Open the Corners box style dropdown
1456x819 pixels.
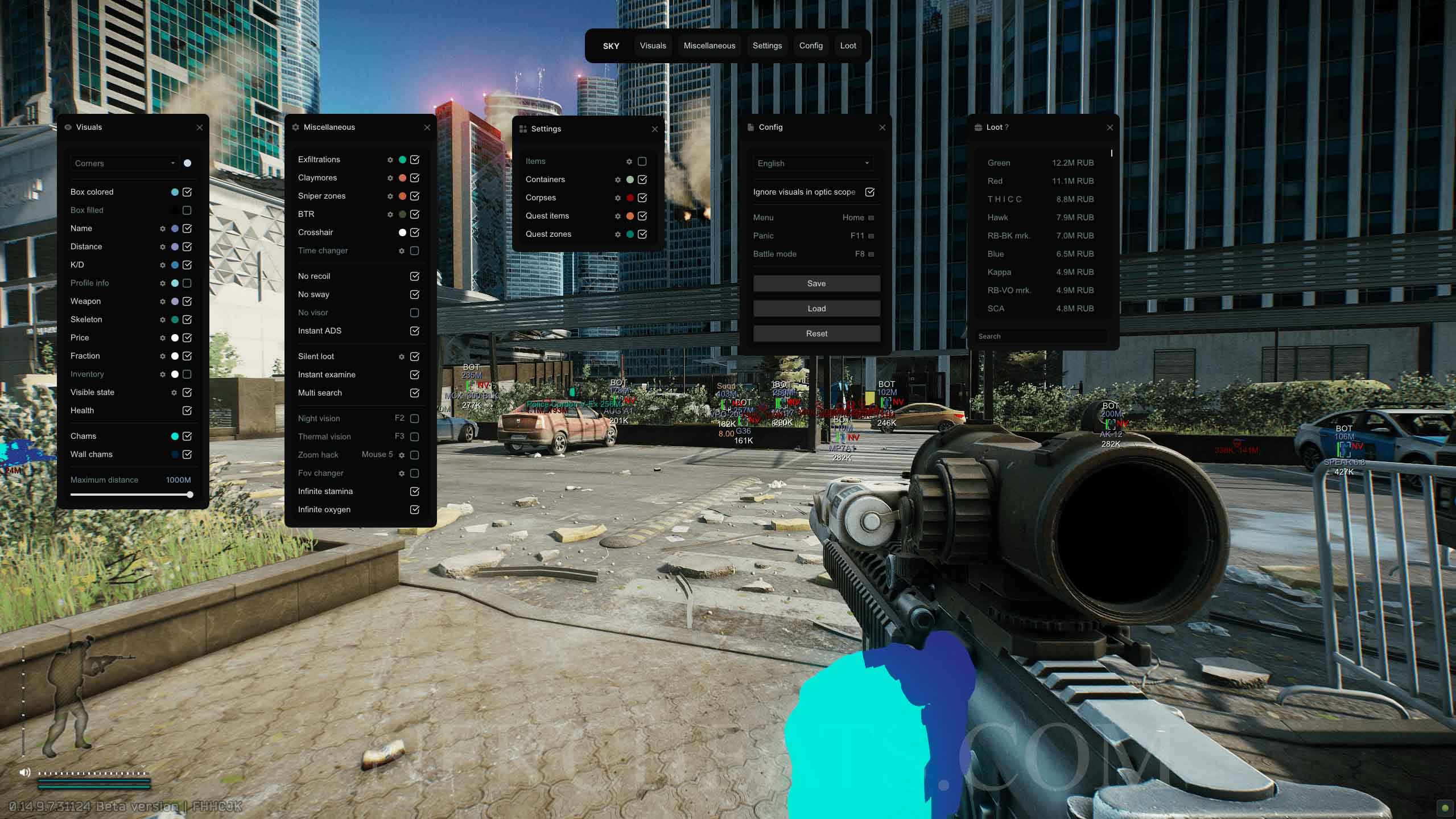pyautogui.click(x=125, y=163)
